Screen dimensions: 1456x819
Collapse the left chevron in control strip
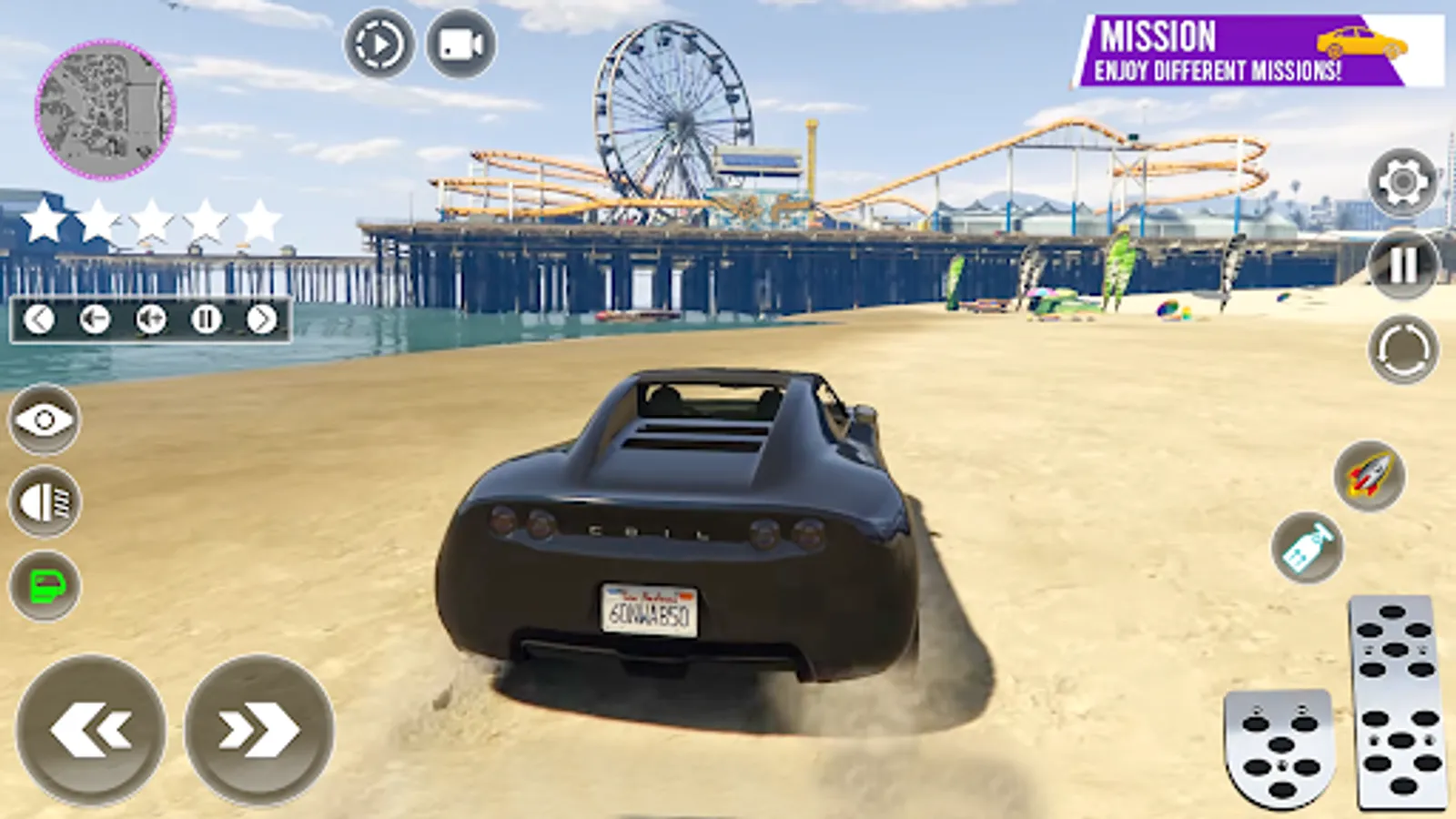coord(40,318)
